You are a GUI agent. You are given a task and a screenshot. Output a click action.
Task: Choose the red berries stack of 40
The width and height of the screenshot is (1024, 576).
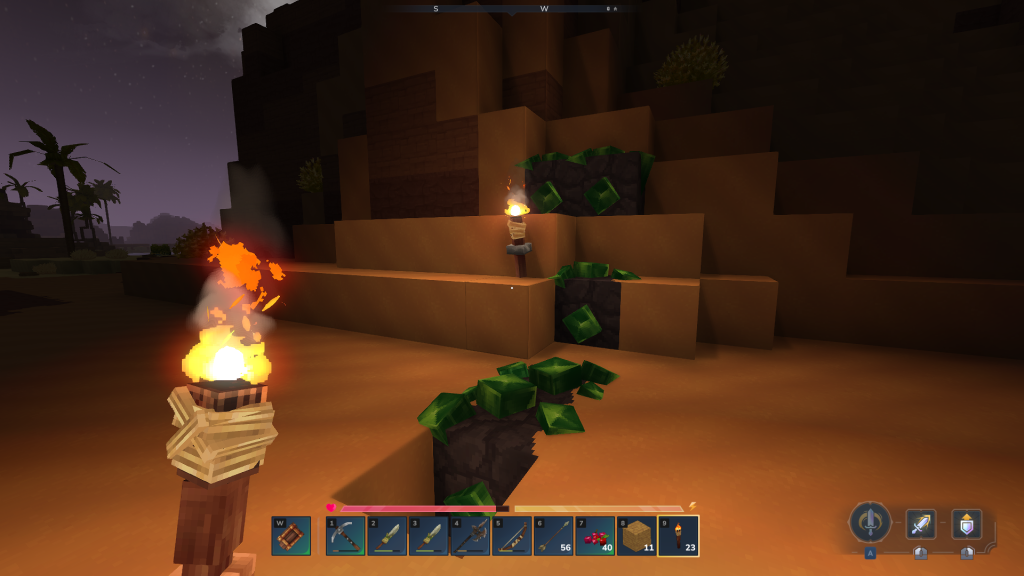pyautogui.click(x=595, y=536)
